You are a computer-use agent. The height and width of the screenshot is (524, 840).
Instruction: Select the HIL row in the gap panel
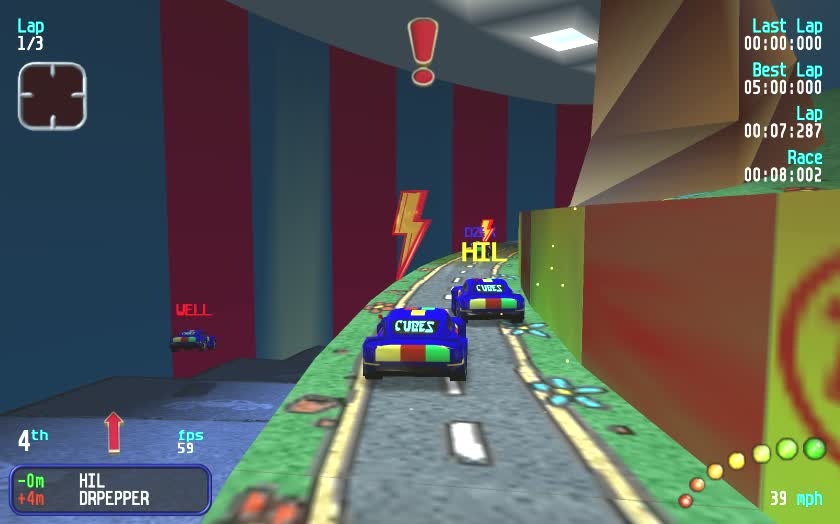click(x=110, y=481)
